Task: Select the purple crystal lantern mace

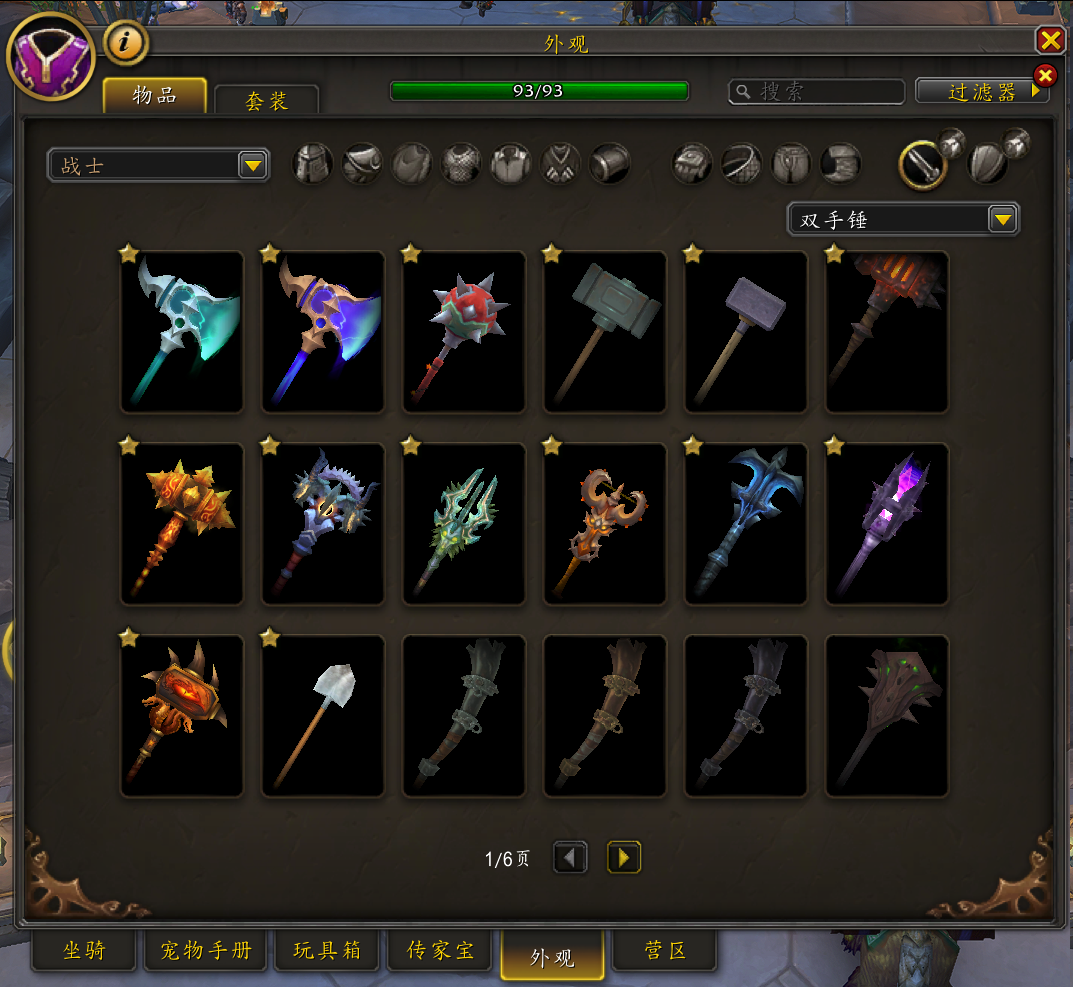Action: (x=887, y=524)
